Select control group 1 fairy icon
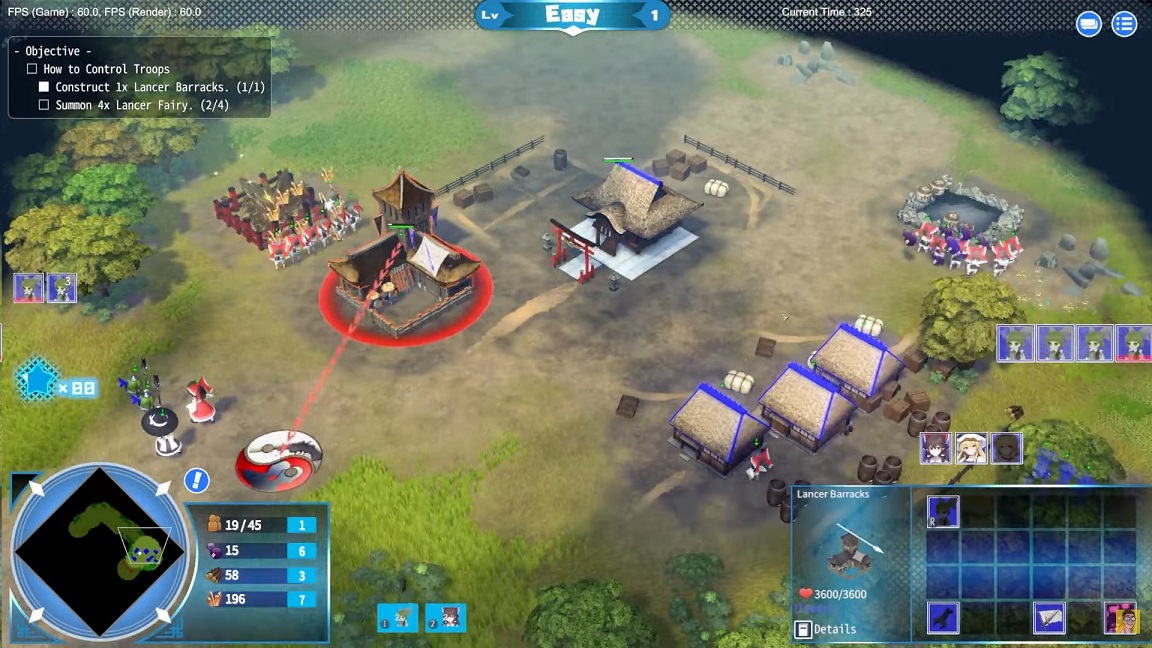The height and width of the screenshot is (648, 1152). [x=397, y=618]
